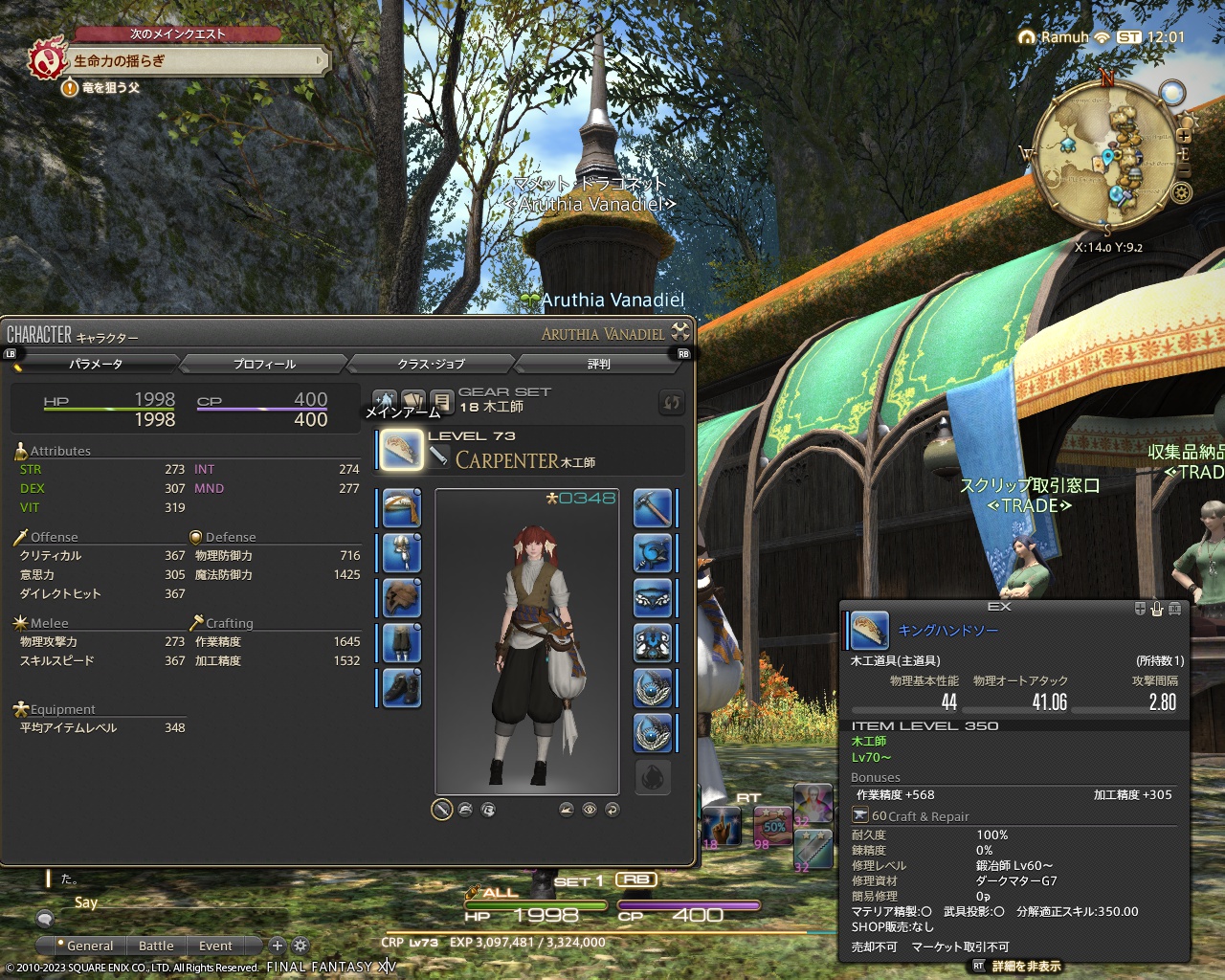
Task: Click the 詳細を非表示 button on the tooltip
Action: coord(1025,967)
